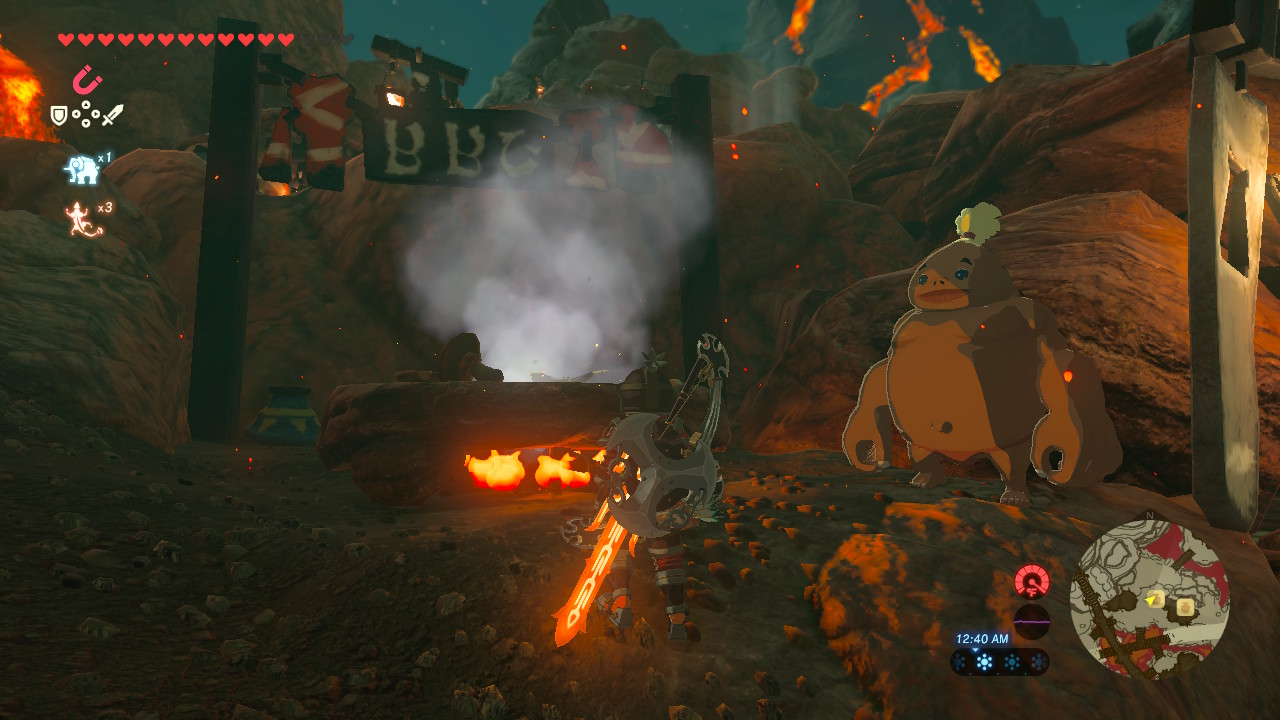1280x720 pixels.
Task: Activate the Magnesis rune icon
Action: [x=86, y=79]
